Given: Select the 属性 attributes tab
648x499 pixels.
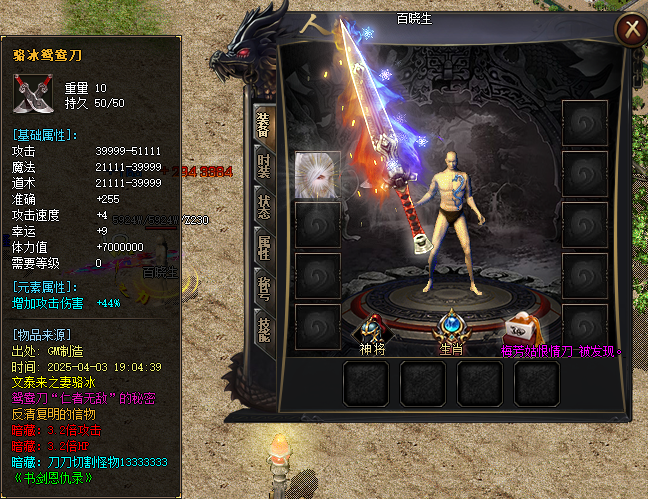Looking at the screenshot, I should coord(263,248).
